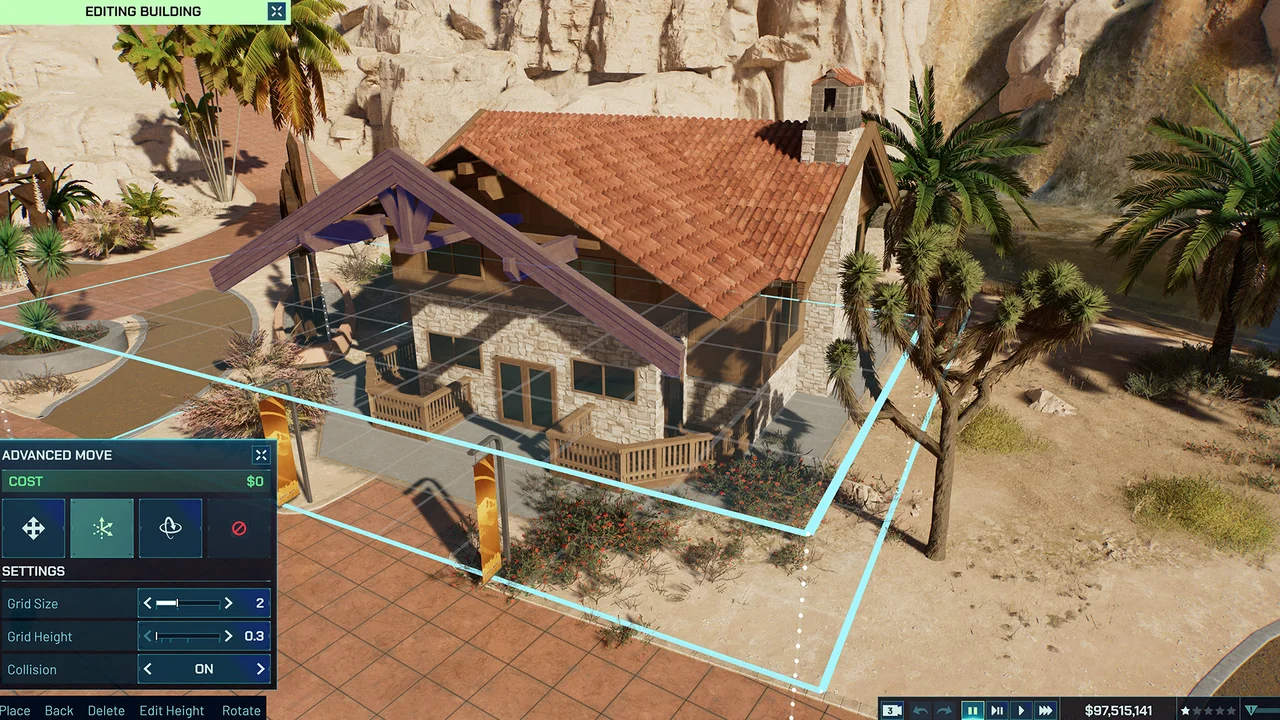Open the camera view icon

tap(891, 709)
